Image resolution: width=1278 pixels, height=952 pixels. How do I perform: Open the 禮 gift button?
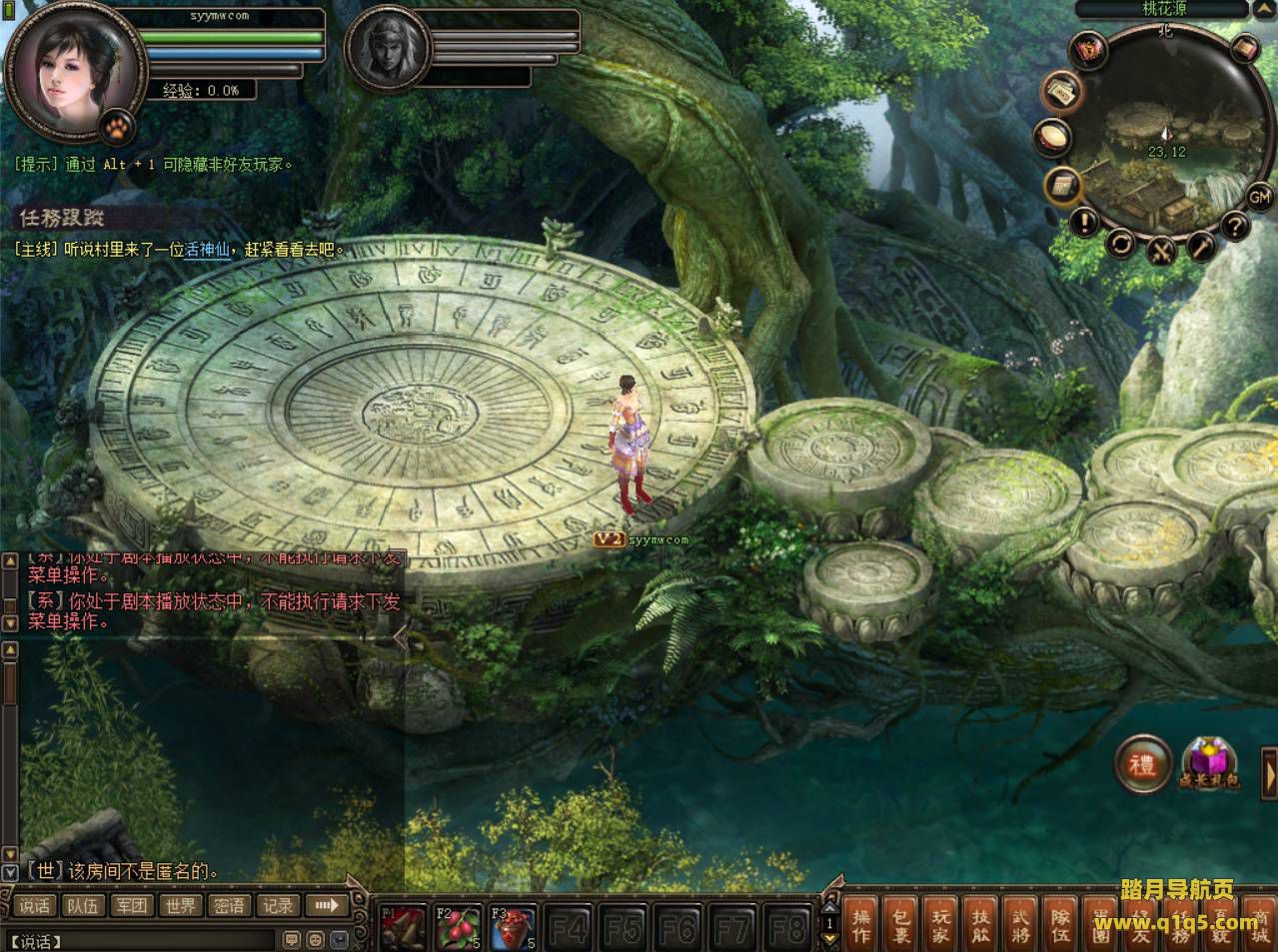point(1142,764)
